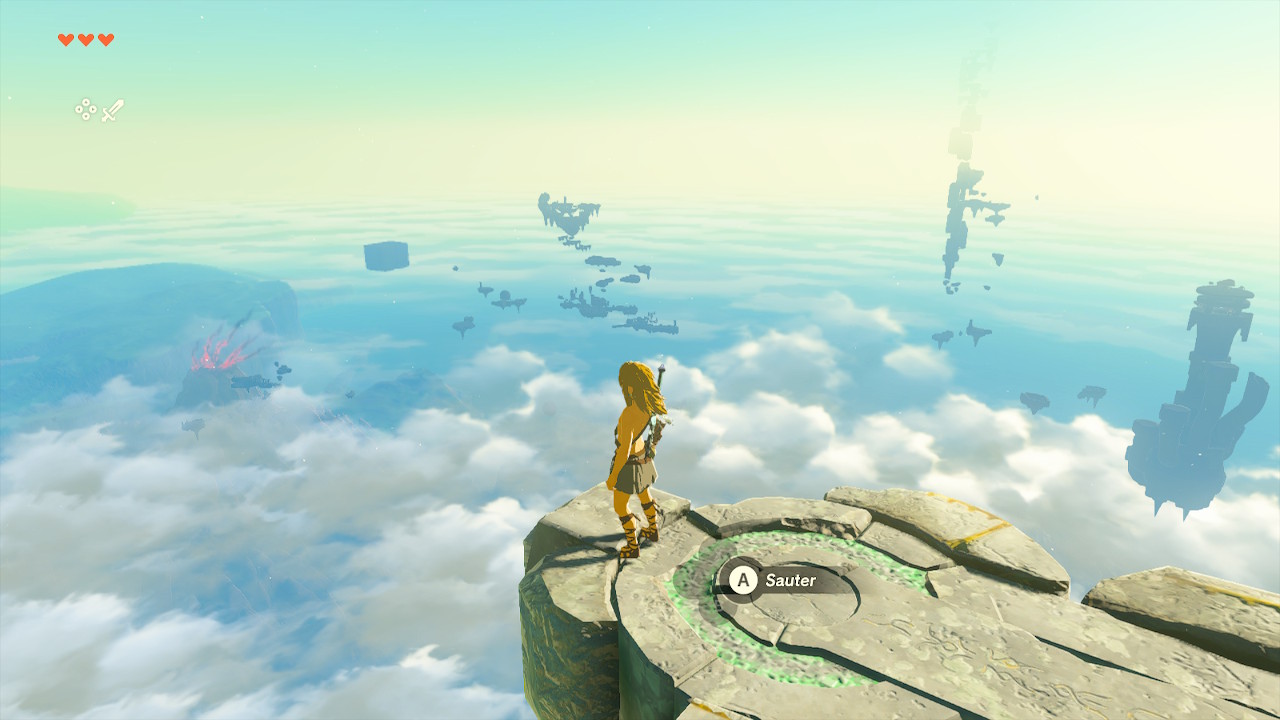
Task: Select the sword icon in the HUD
Action: coord(113,108)
